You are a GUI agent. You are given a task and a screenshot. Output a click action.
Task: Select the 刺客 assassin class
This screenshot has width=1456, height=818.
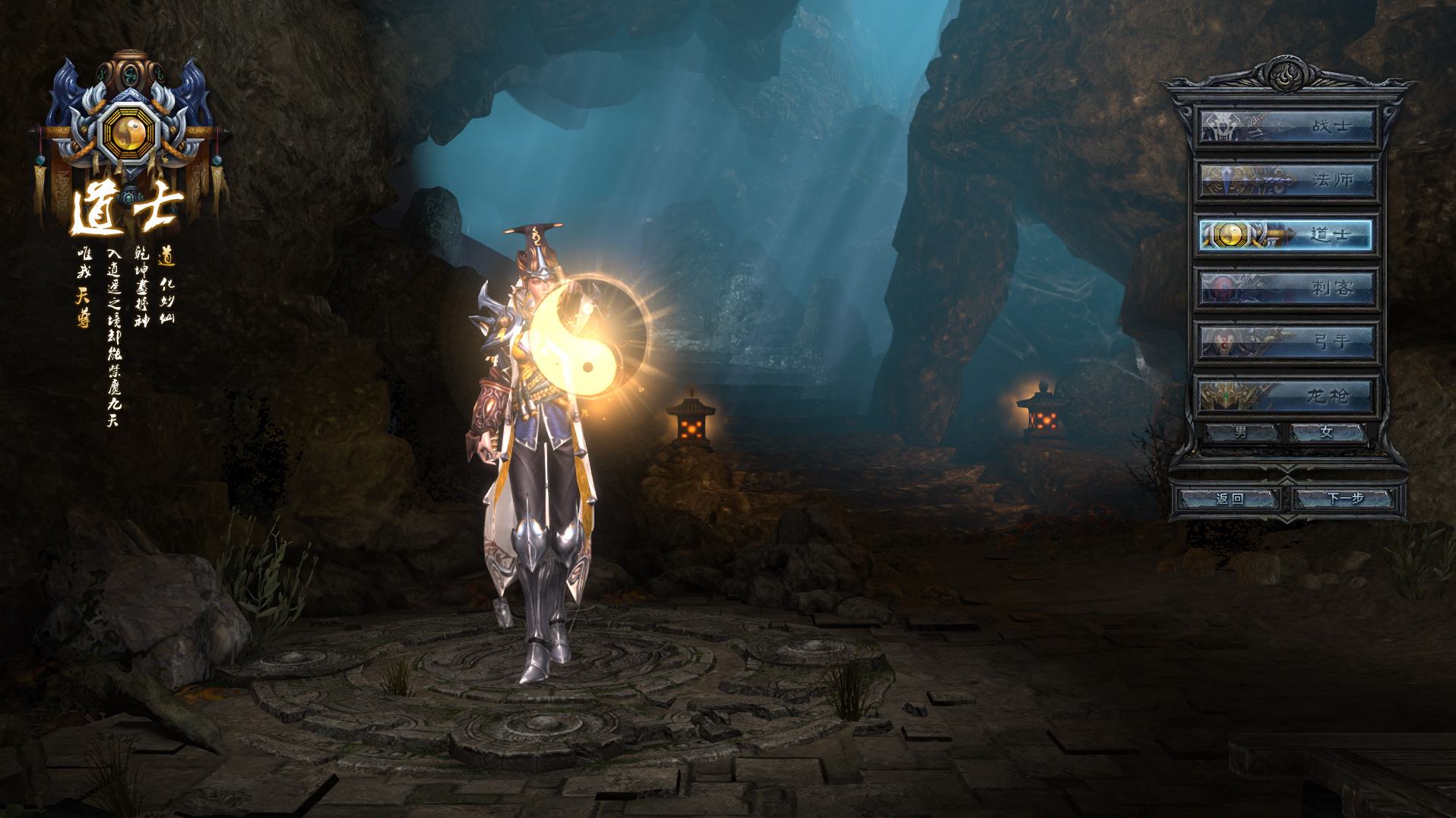click(1287, 288)
